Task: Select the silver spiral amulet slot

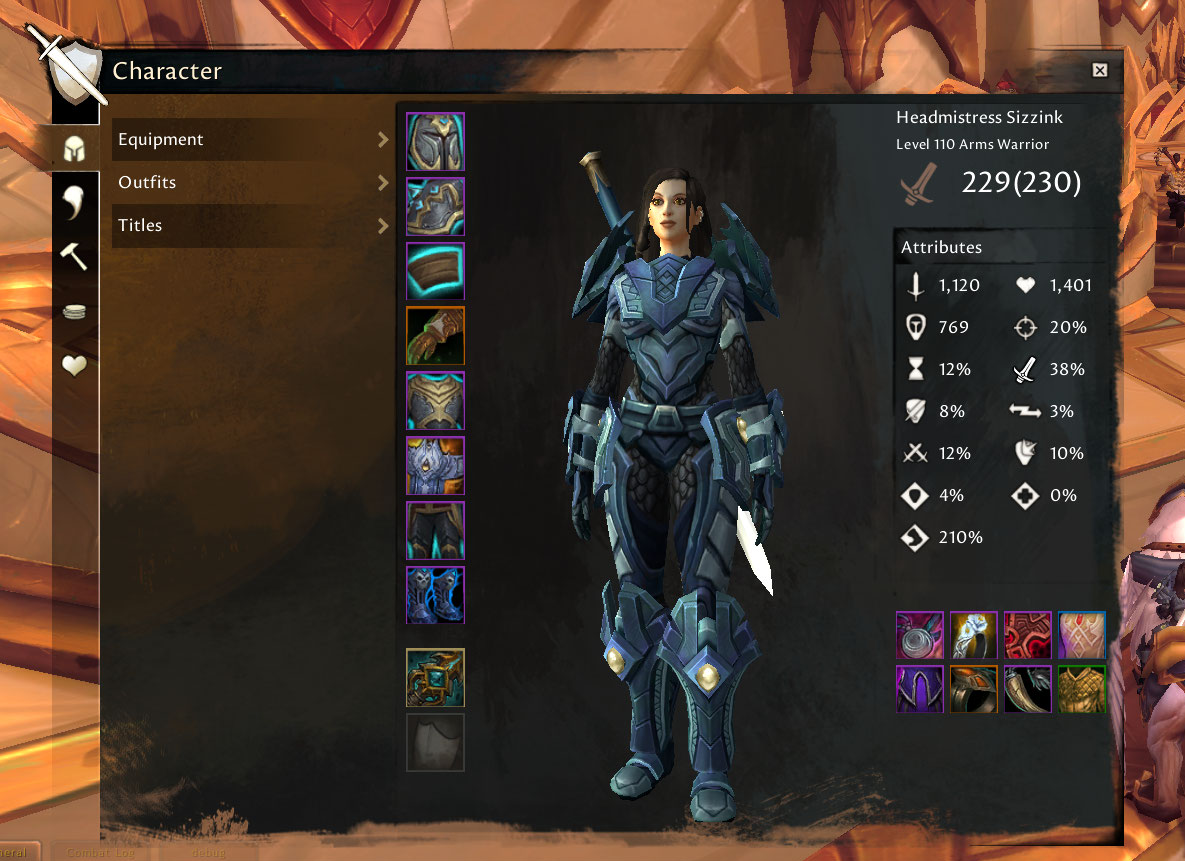Action: click(920, 636)
